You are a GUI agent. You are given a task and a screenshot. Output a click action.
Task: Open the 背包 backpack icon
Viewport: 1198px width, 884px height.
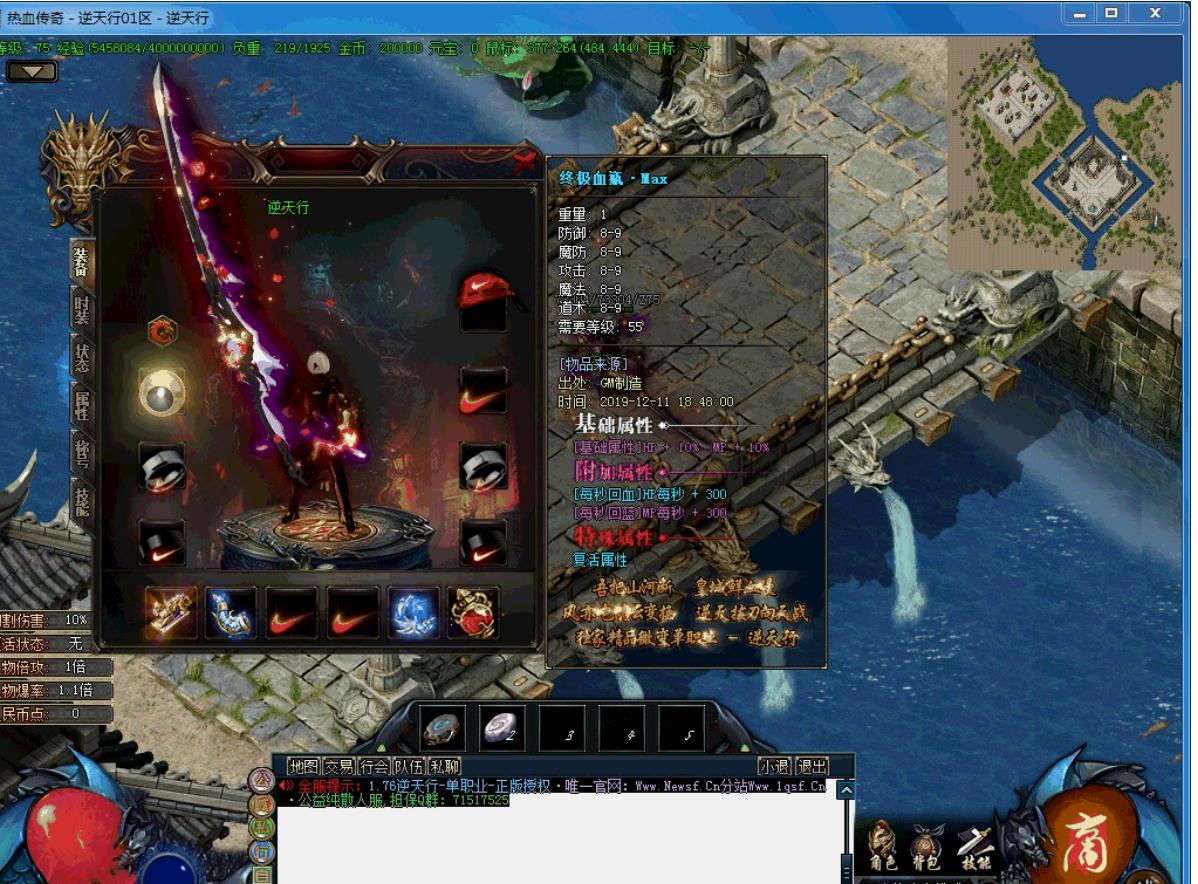coord(927,847)
